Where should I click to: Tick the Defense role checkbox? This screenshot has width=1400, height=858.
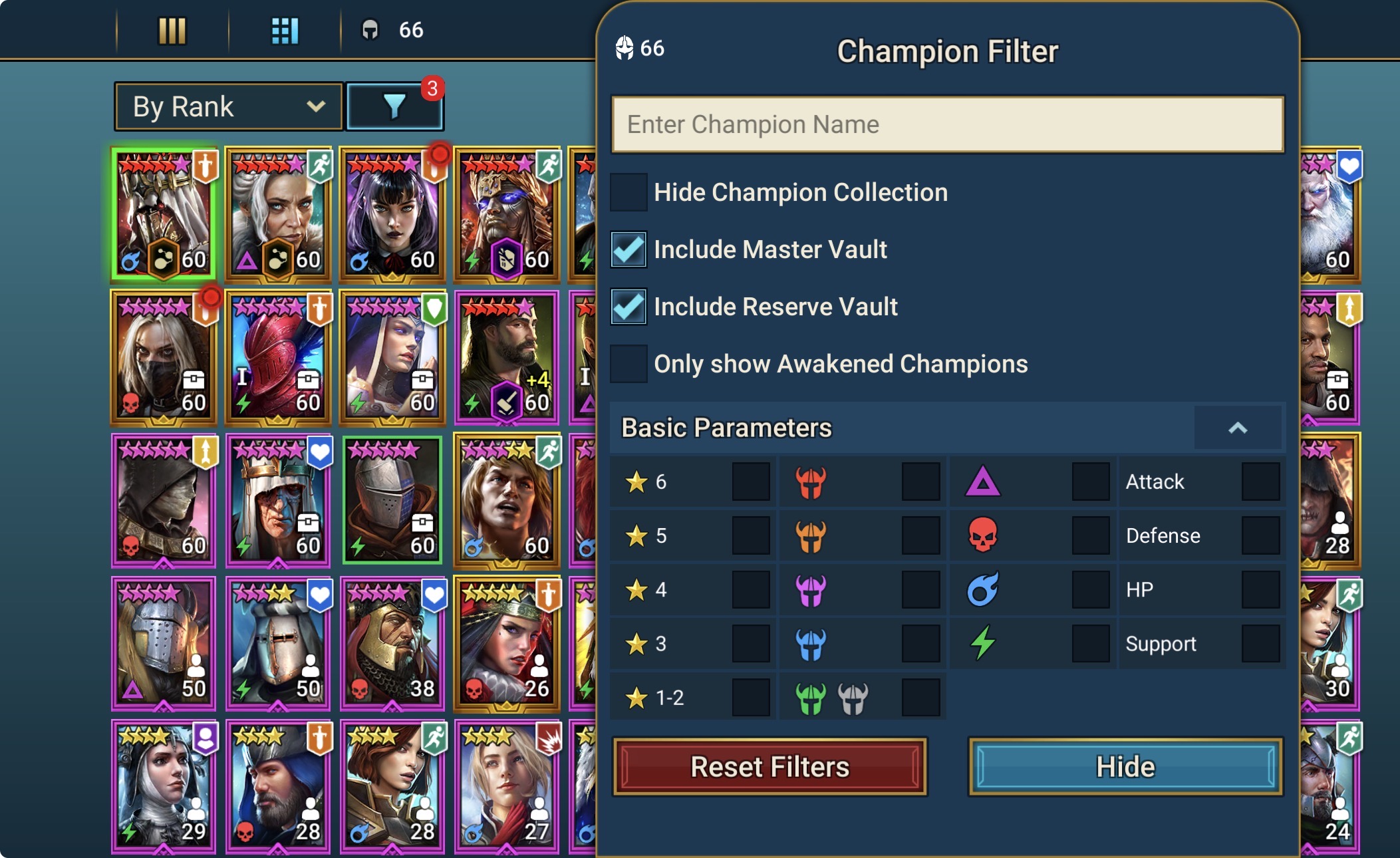click(x=1260, y=536)
